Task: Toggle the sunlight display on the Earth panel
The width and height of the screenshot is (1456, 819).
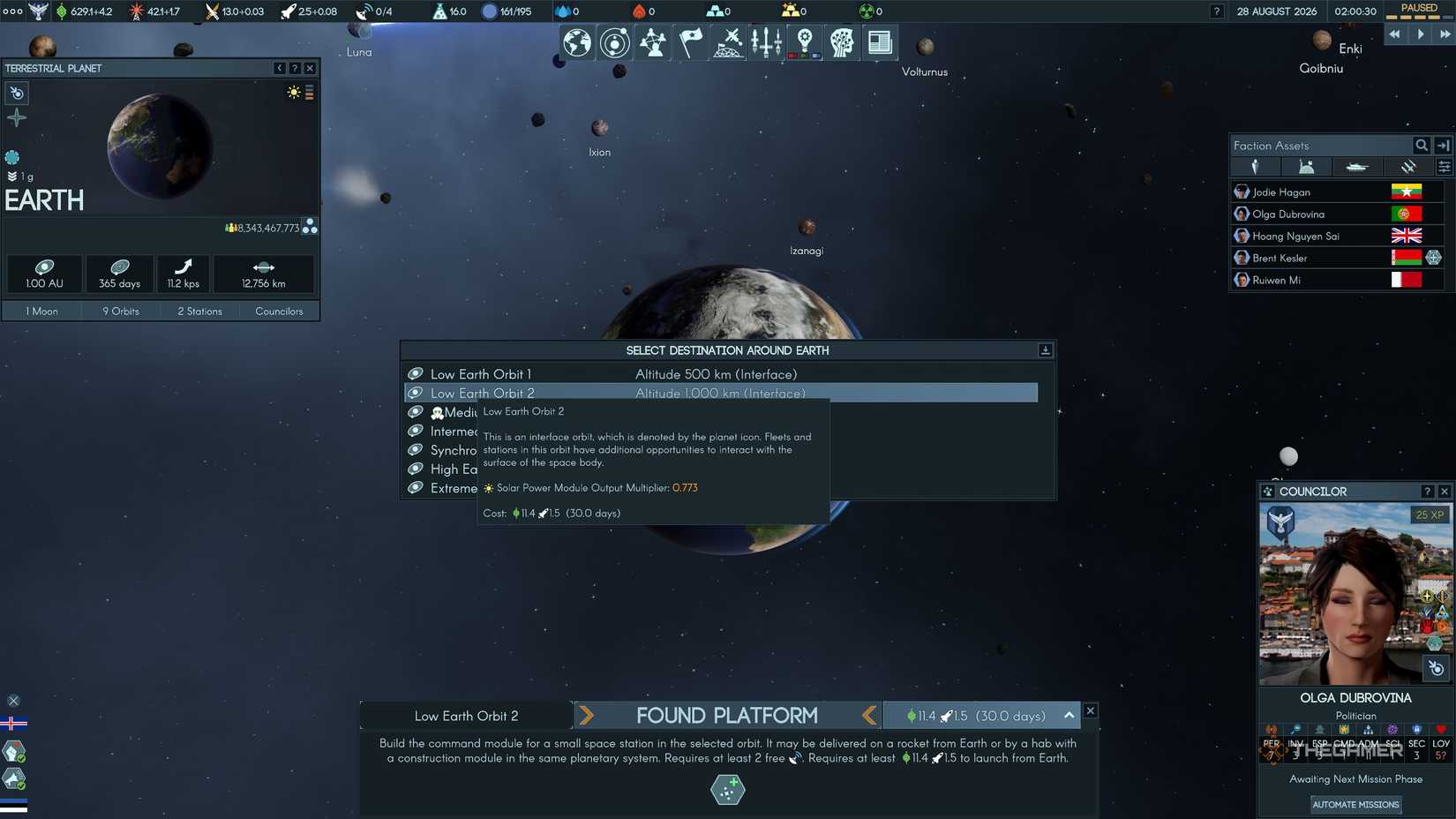Action: tap(294, 92)
